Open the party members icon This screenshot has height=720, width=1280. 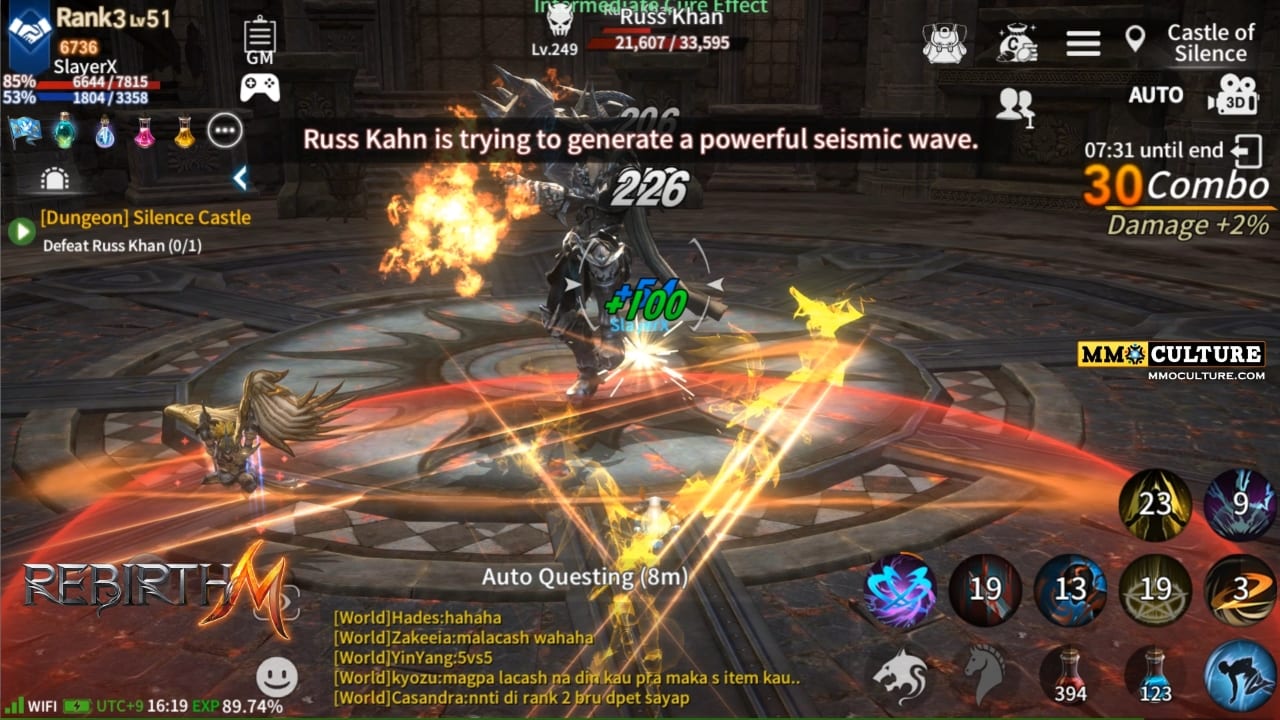1016,106
